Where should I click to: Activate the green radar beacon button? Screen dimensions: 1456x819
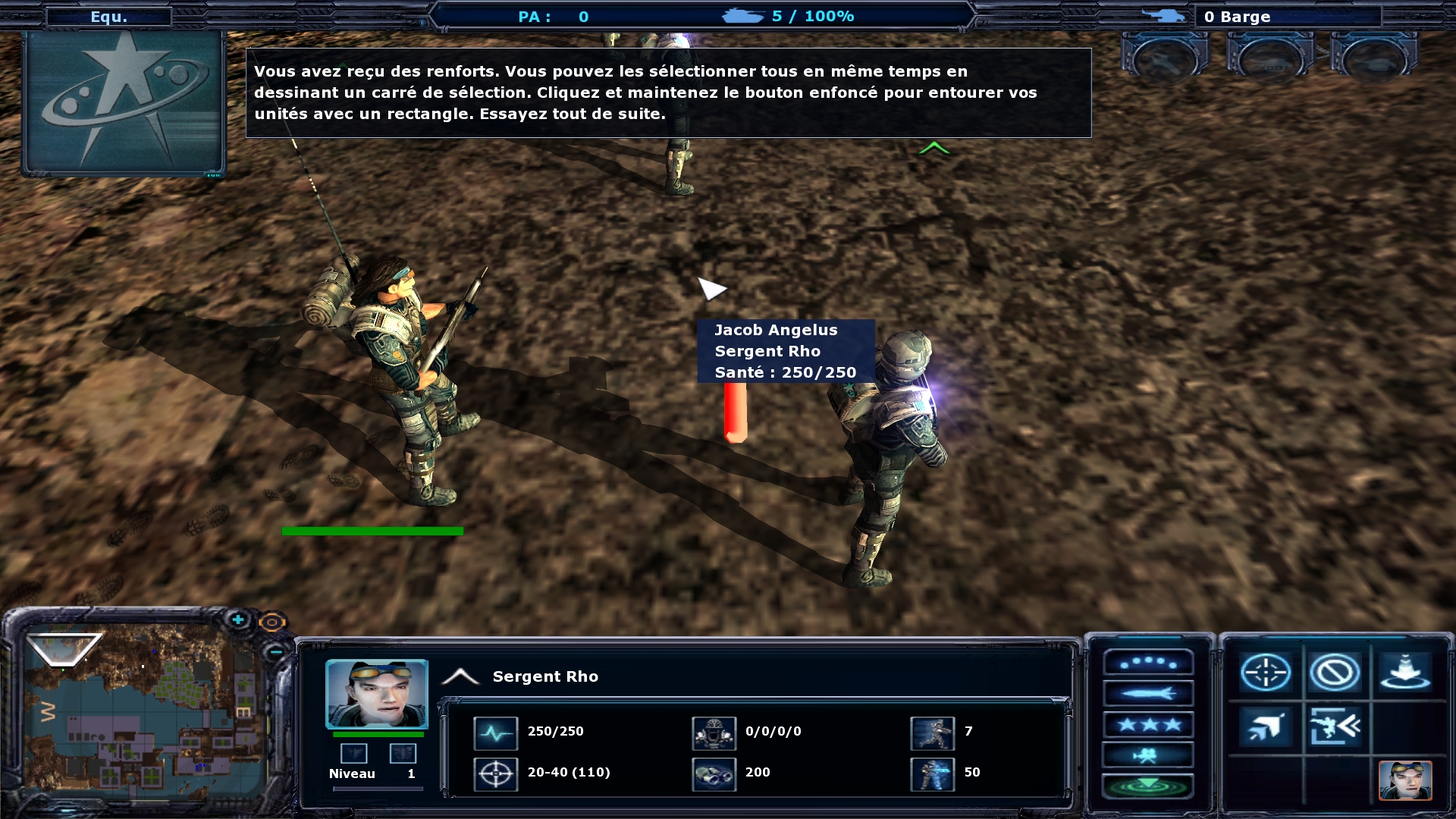(1148, 786)
